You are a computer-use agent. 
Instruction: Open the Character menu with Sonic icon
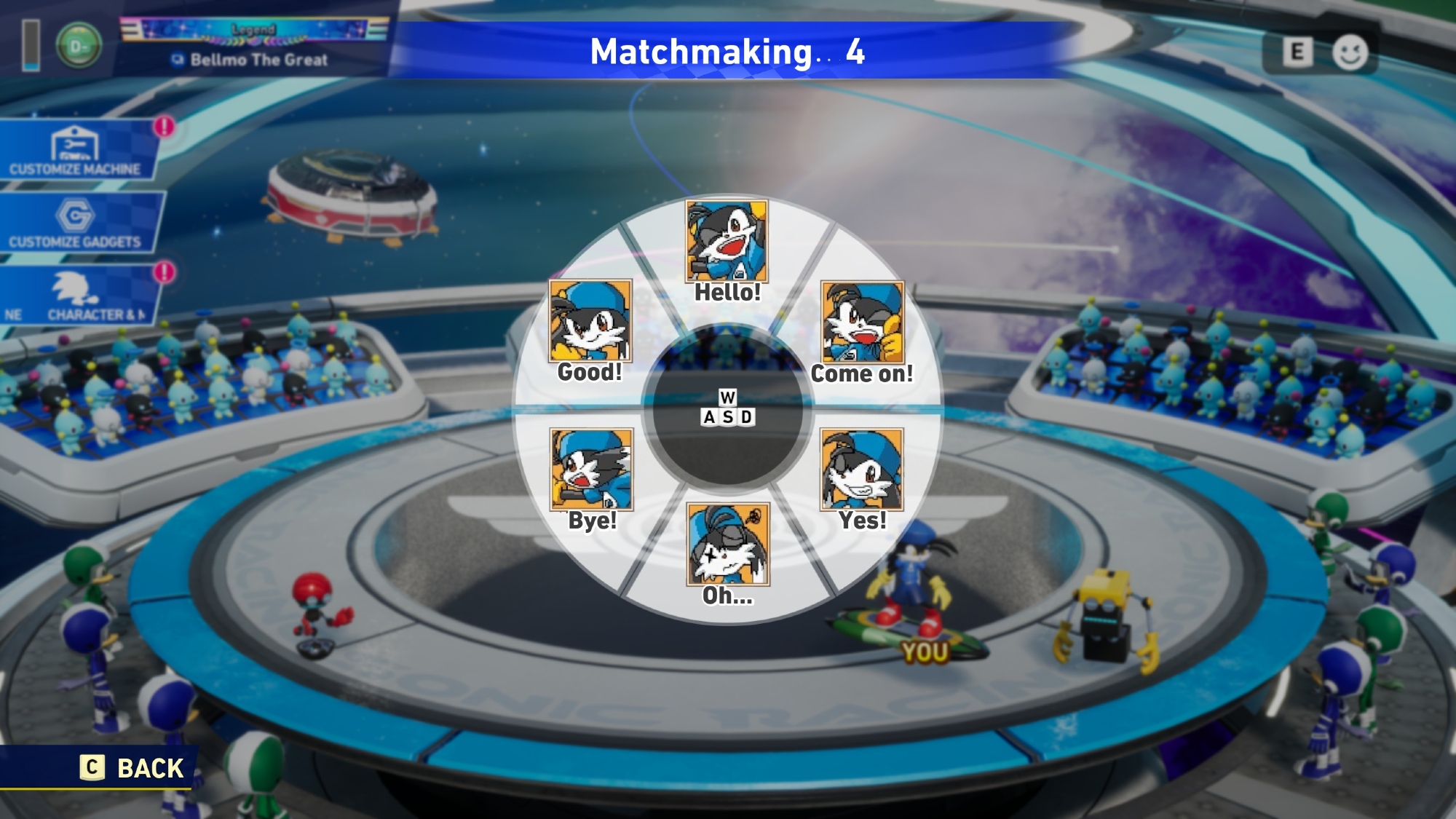pos(77,296)
